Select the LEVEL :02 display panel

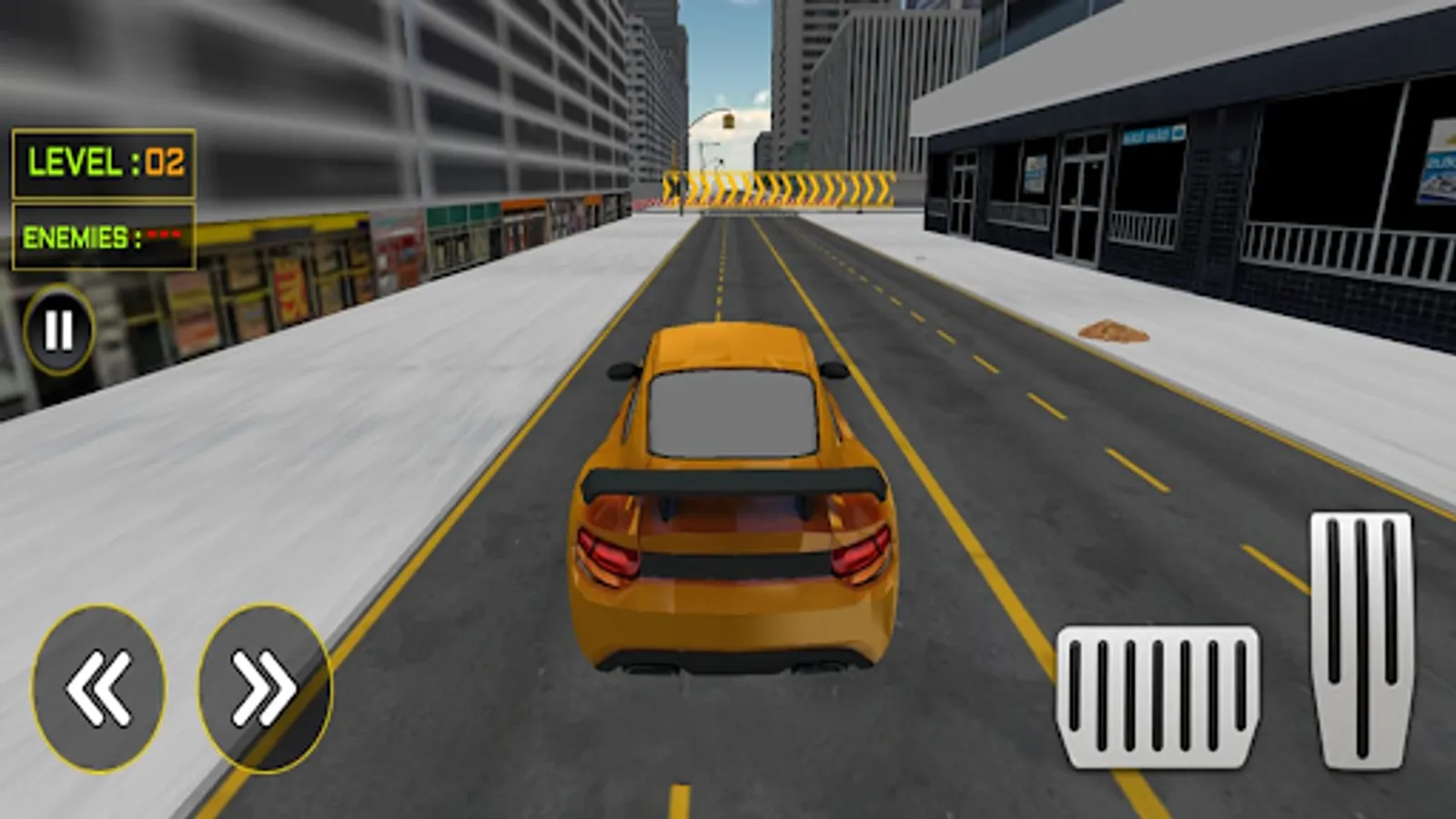pyautogui.click(x=105, y=164)
